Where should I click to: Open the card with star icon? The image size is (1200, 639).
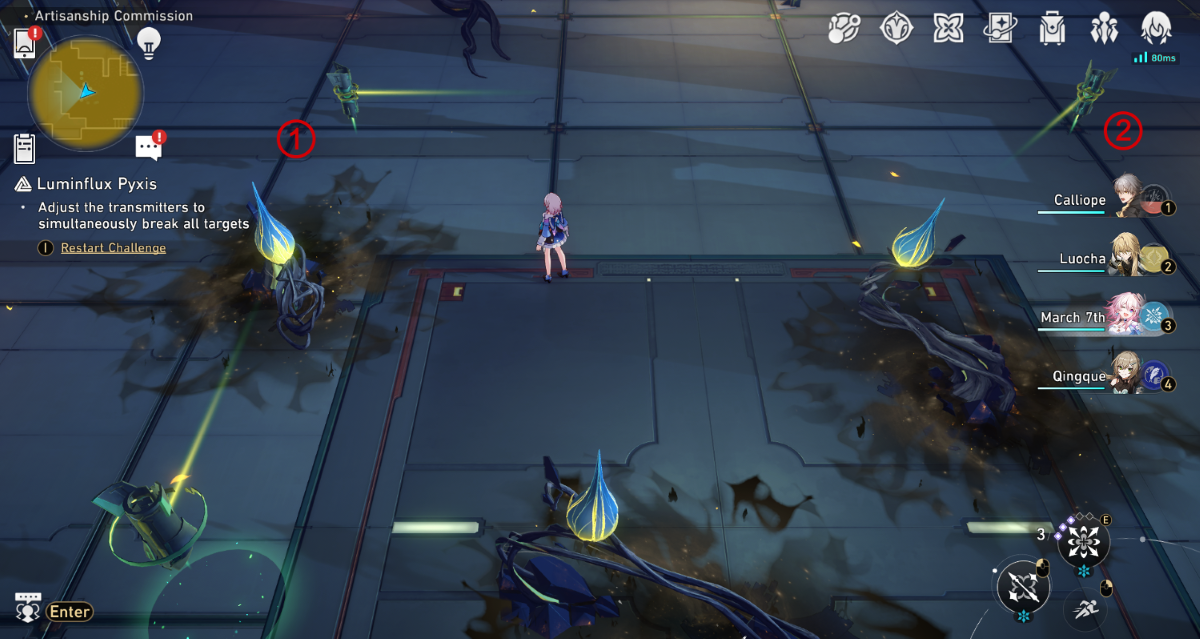point(1000,29)
